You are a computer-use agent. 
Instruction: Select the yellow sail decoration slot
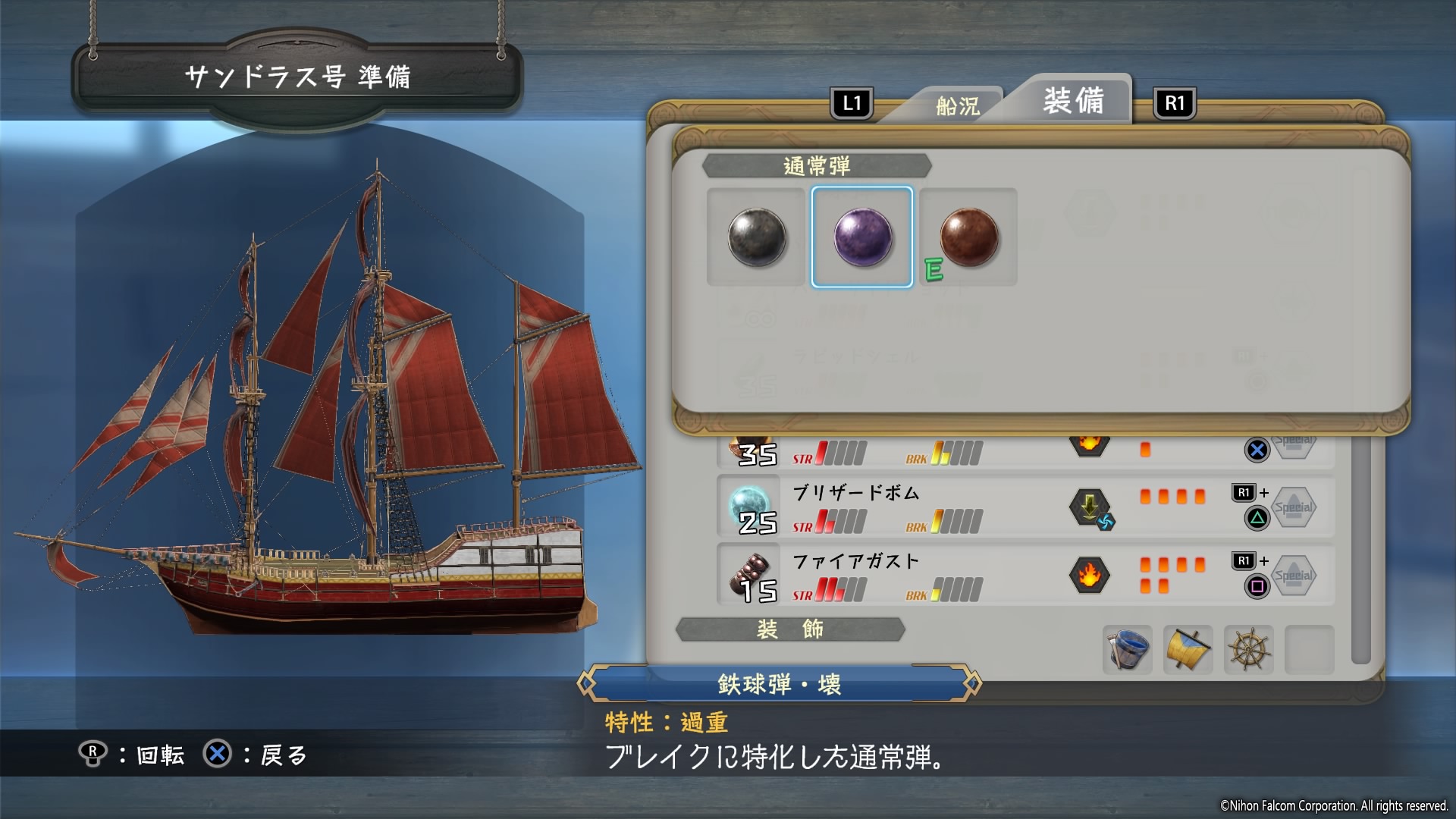1188,650
